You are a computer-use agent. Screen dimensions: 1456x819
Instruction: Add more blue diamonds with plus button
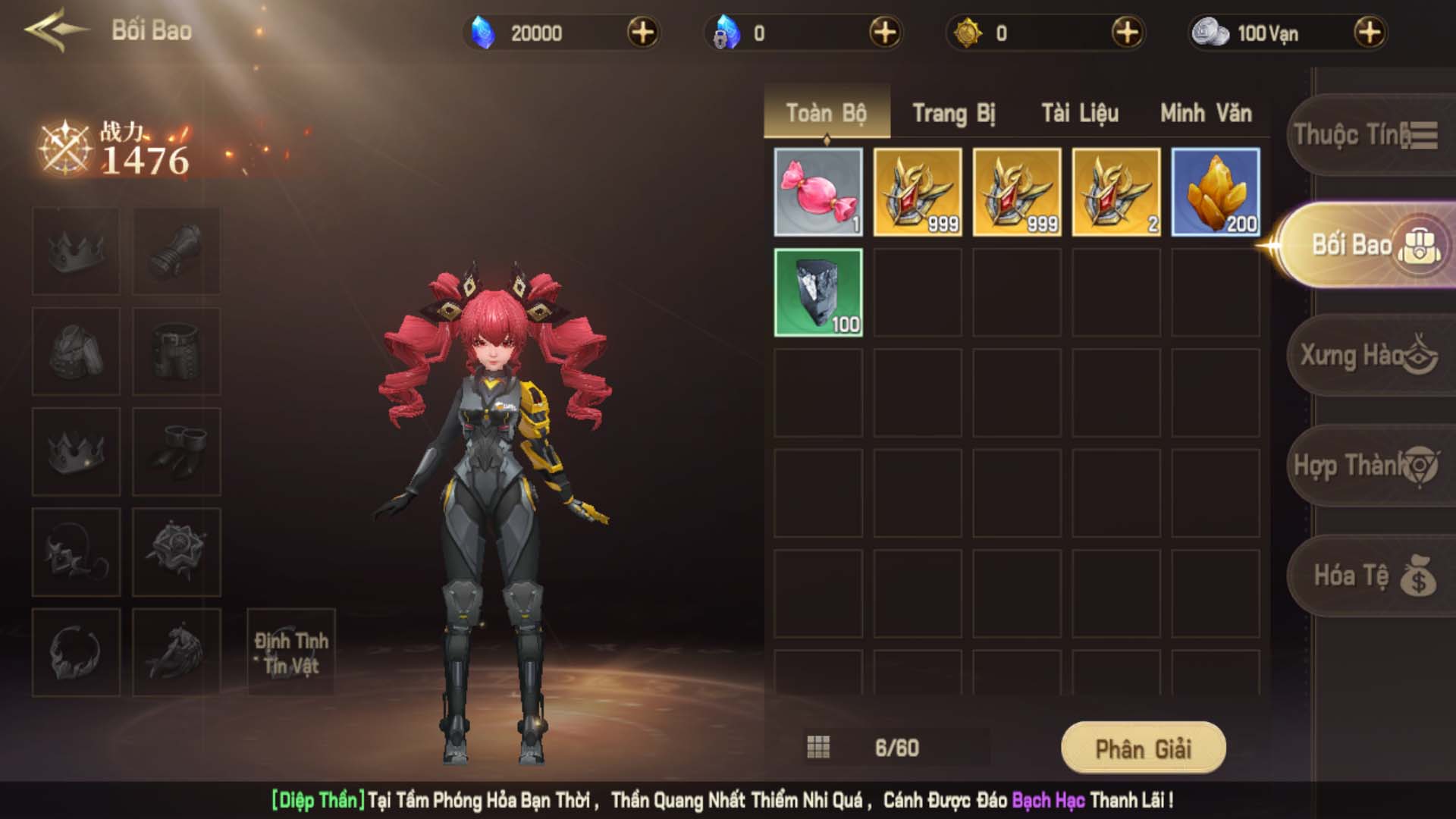(642, 33)
